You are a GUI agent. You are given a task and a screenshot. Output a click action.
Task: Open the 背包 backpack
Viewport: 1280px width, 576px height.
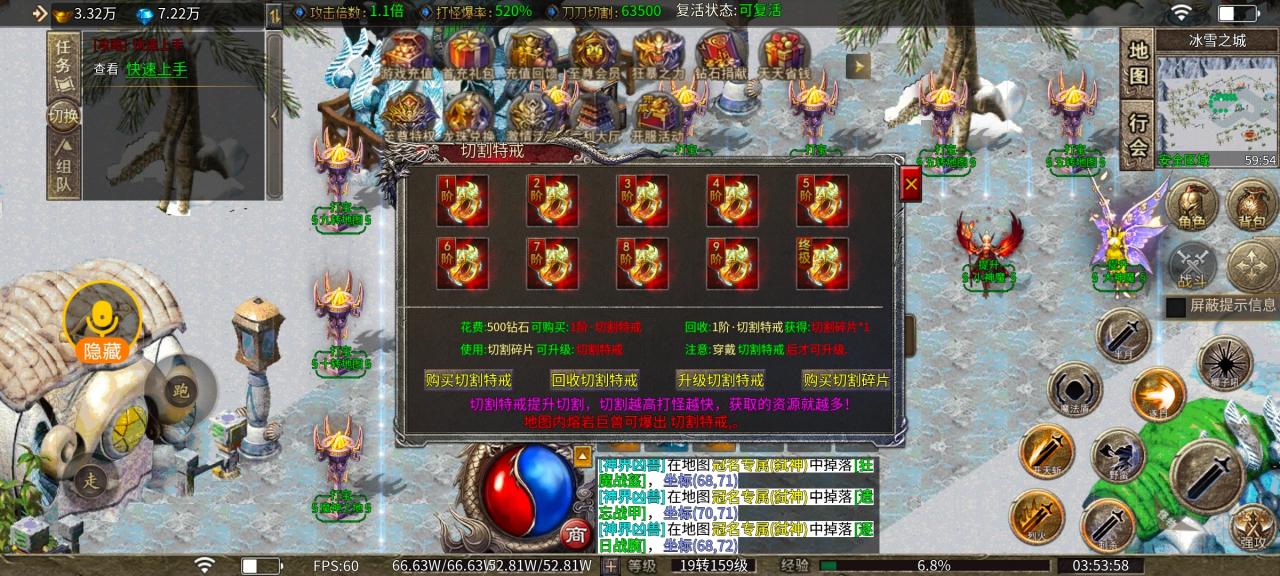(x=1252, y=205)
